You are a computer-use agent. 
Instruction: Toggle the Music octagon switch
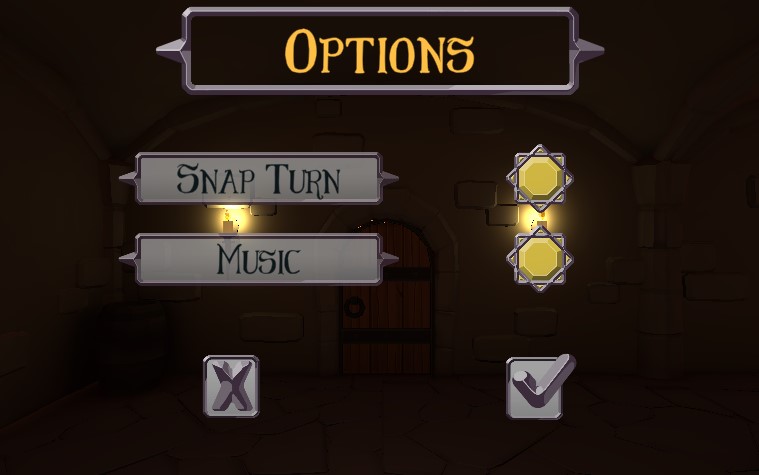(x=540, y=259)
